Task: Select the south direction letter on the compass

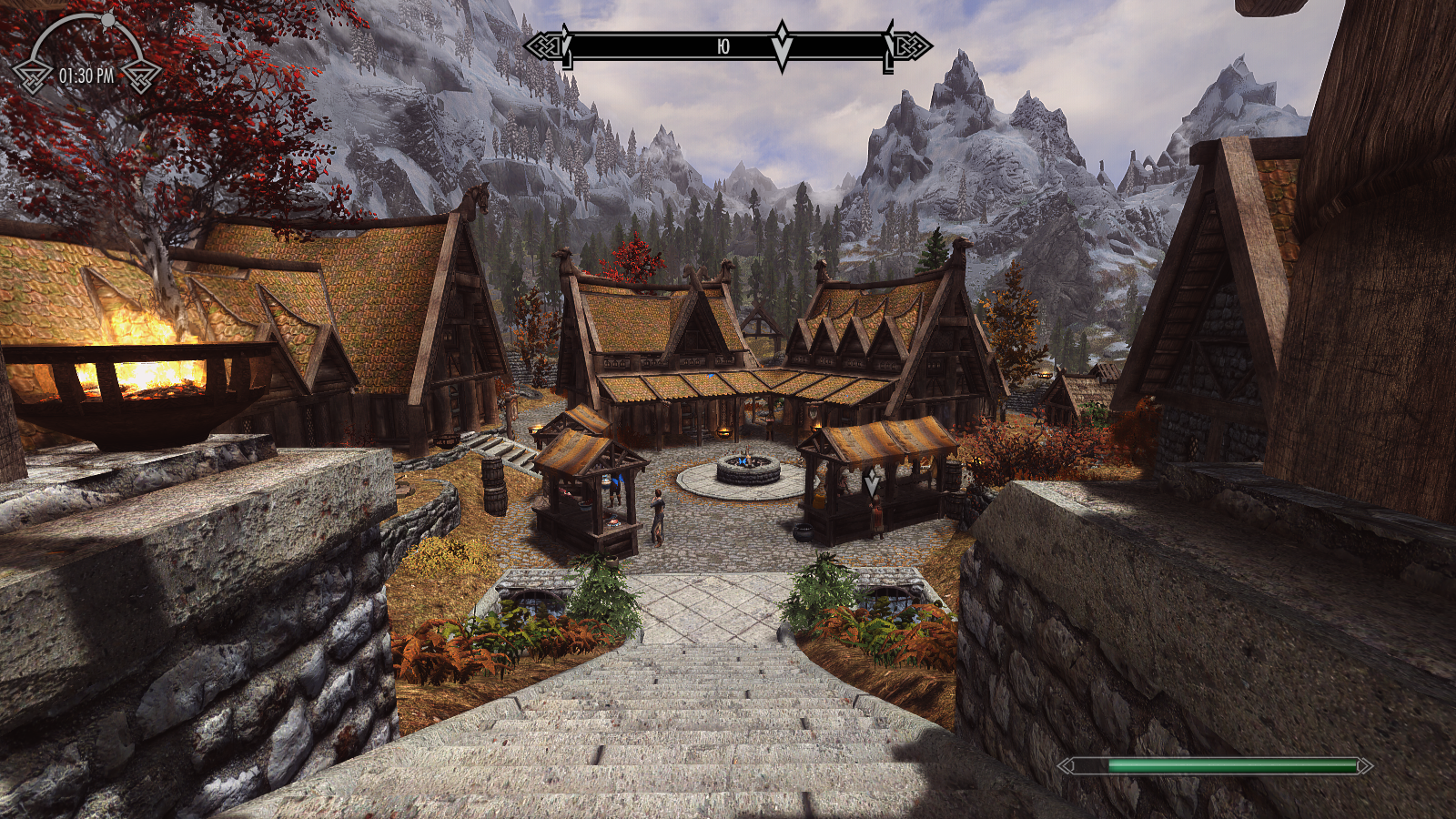Action: [723, 46]
